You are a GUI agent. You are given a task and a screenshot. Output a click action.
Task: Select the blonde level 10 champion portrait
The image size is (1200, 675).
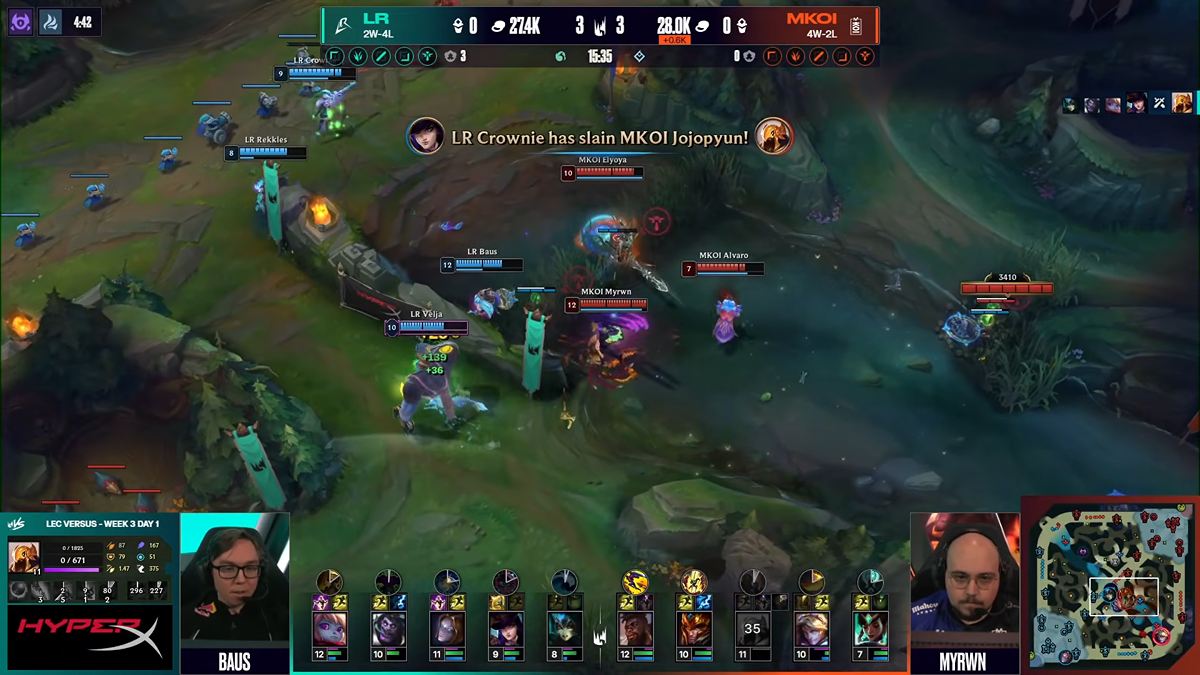[x=811, y=629]
